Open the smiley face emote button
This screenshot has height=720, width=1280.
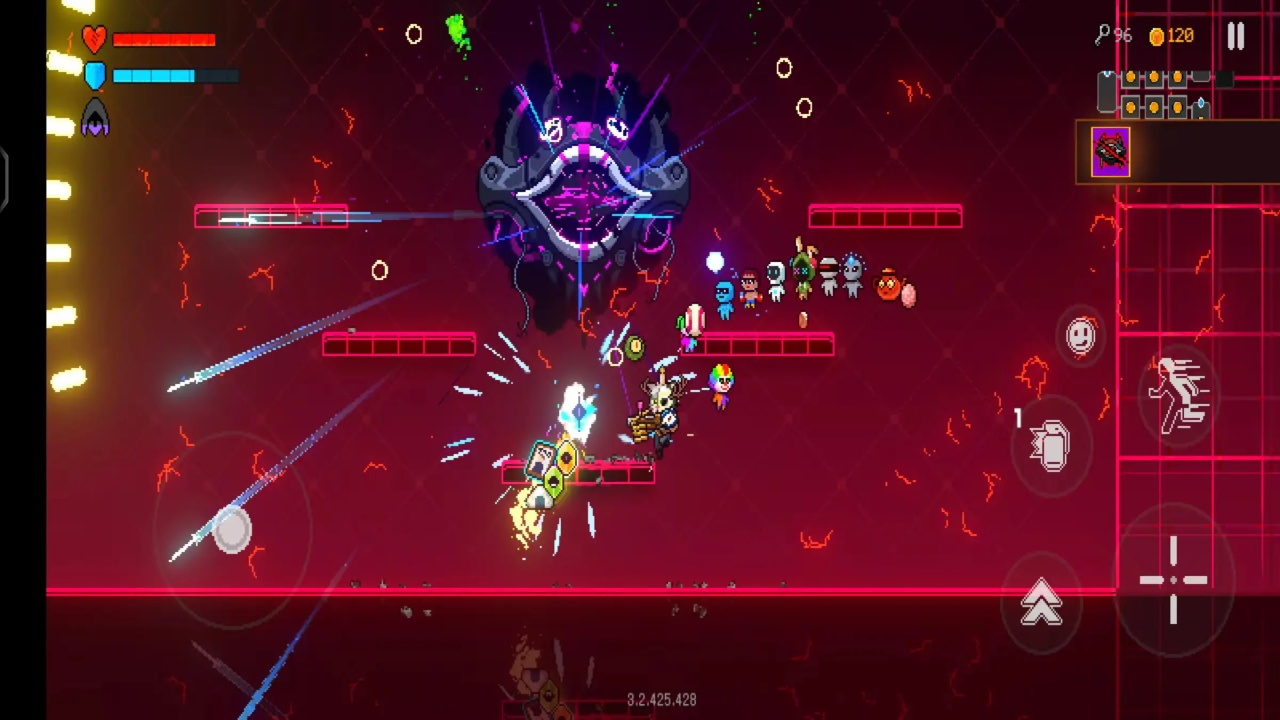pyautogui.click(x=1081, y=336)
